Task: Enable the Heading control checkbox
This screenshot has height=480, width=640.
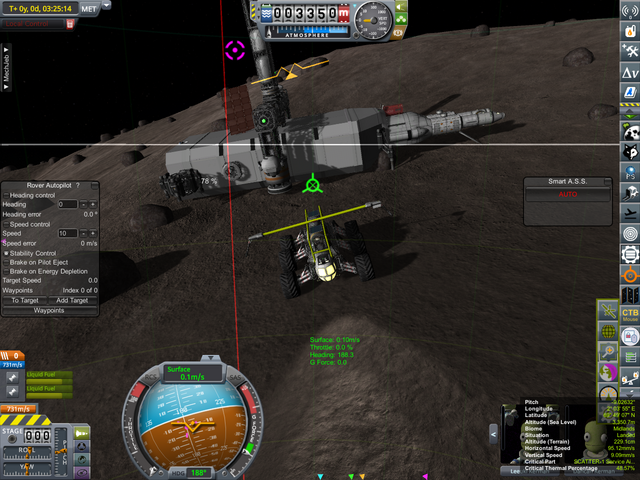Action: tap(6, 195)
